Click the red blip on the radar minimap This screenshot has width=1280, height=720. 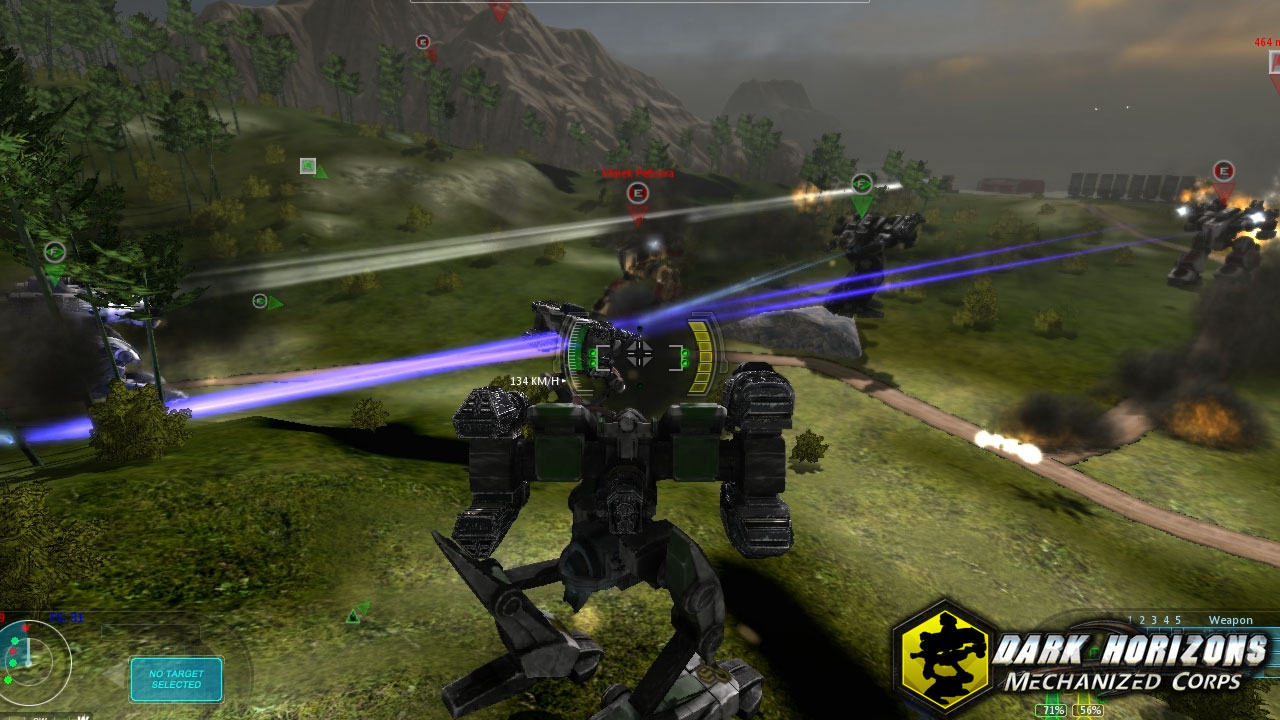point(25,628)
